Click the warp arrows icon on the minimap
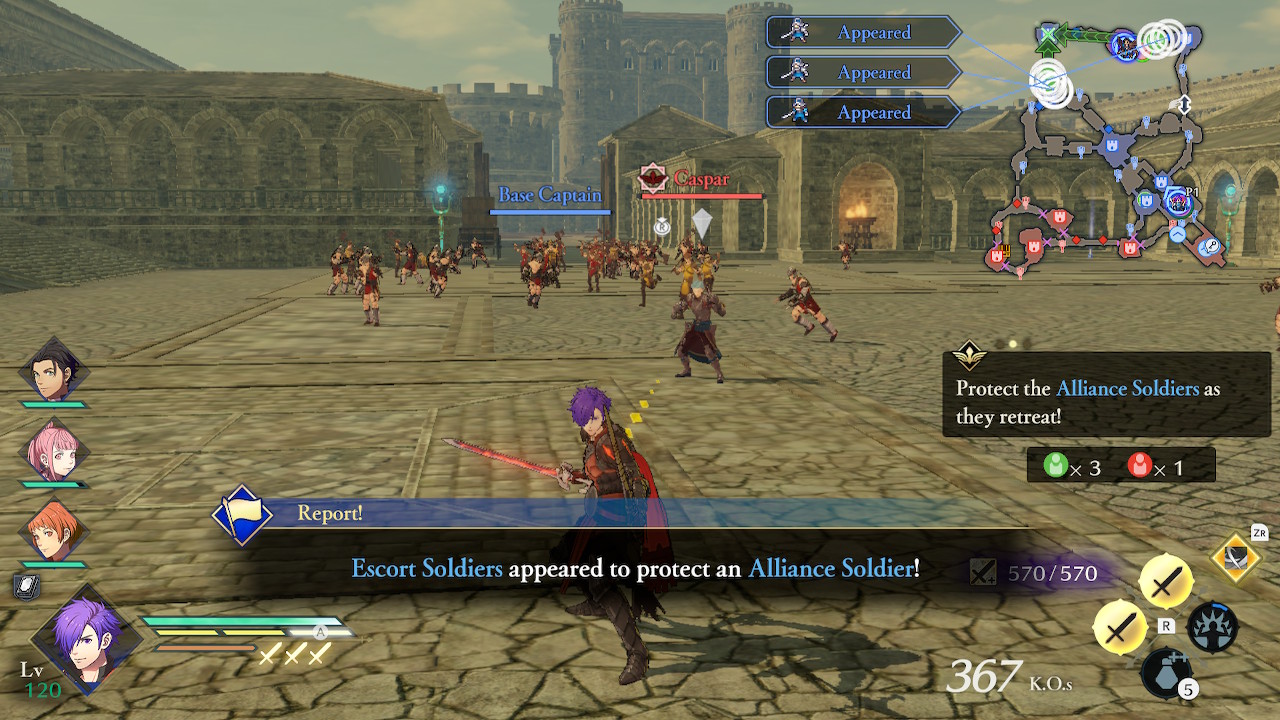 tap(1185, 104)
